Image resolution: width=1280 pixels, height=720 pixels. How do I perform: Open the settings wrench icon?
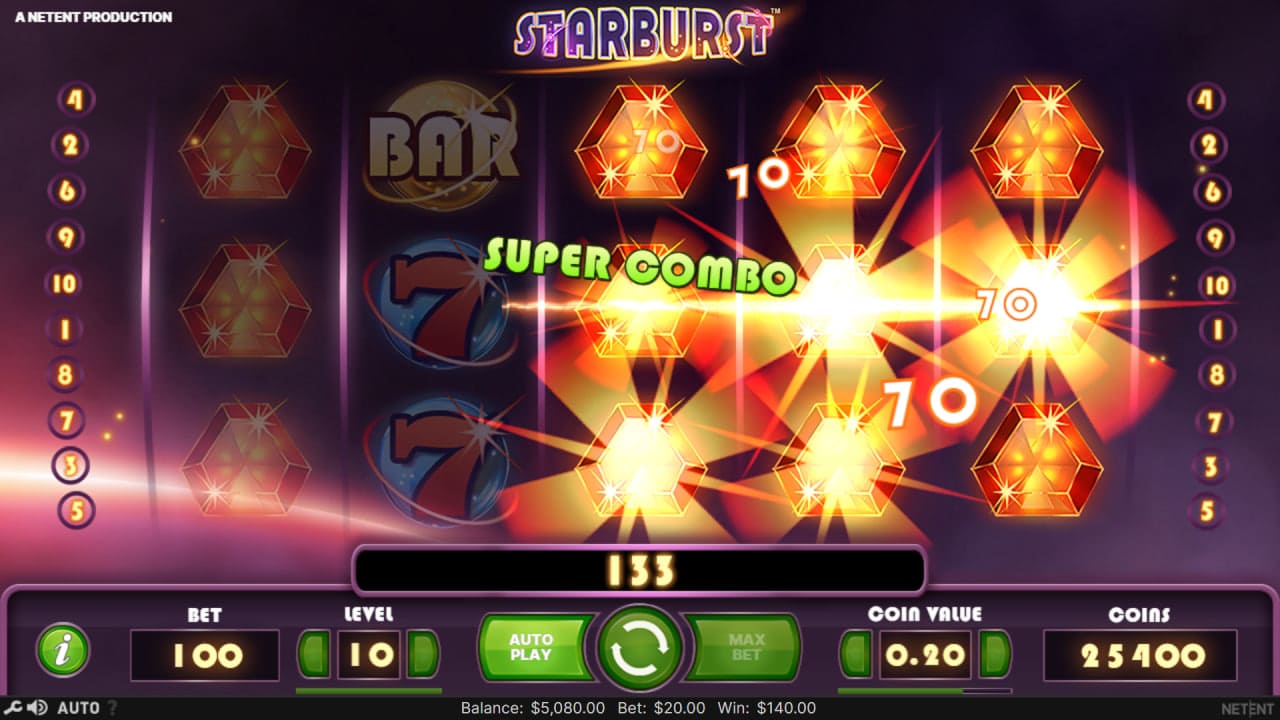[12, 707]
